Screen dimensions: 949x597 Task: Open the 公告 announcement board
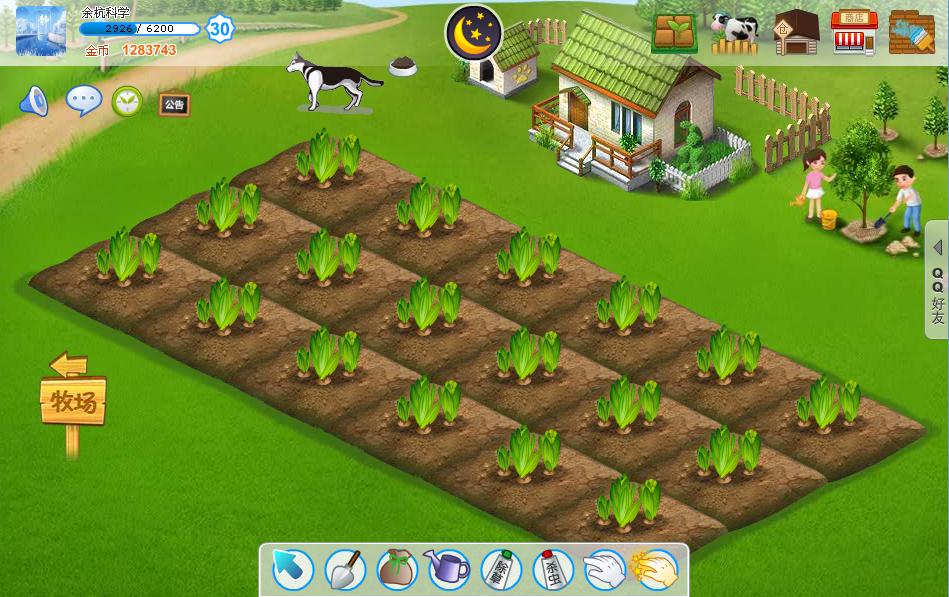click(174, 104)
